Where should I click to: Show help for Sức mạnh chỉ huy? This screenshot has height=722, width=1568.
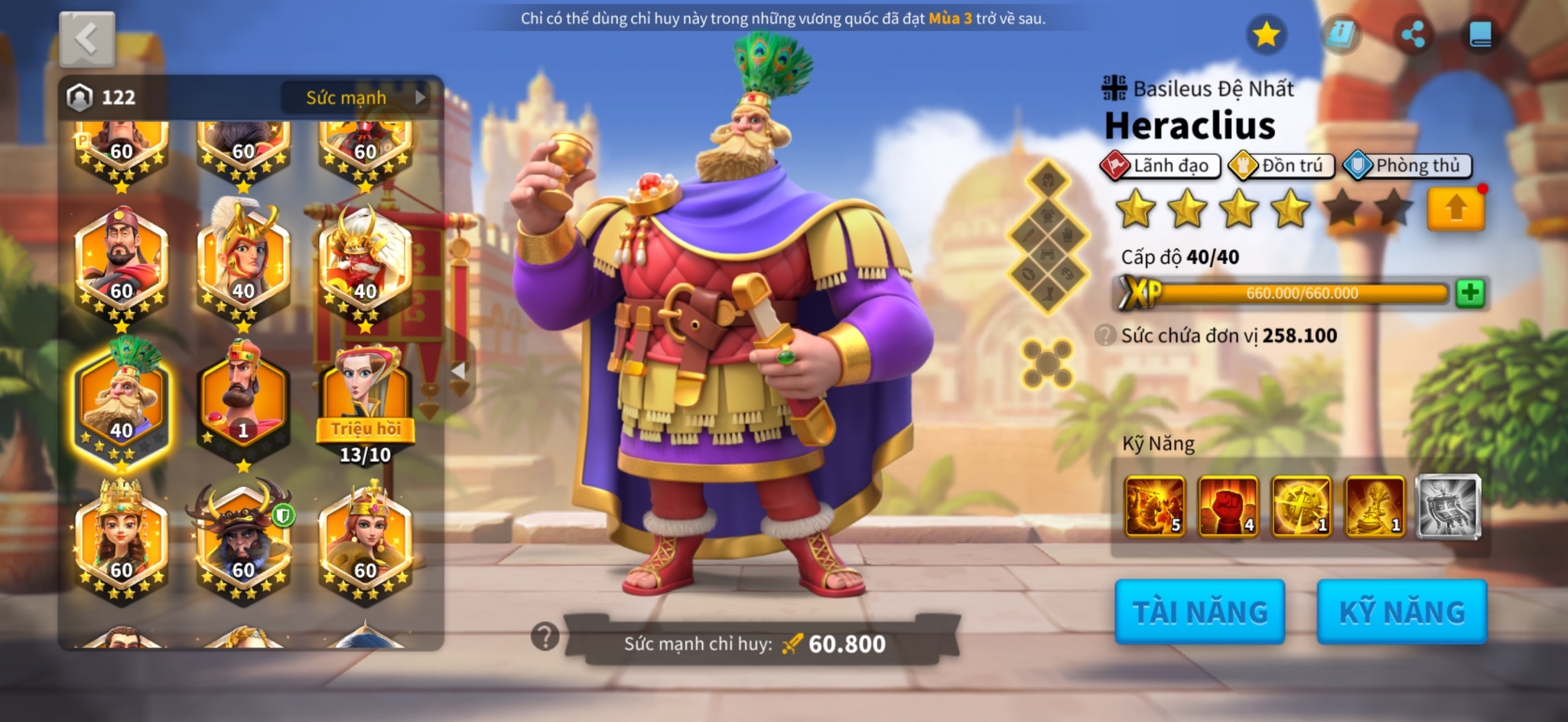tap(545, 638)
